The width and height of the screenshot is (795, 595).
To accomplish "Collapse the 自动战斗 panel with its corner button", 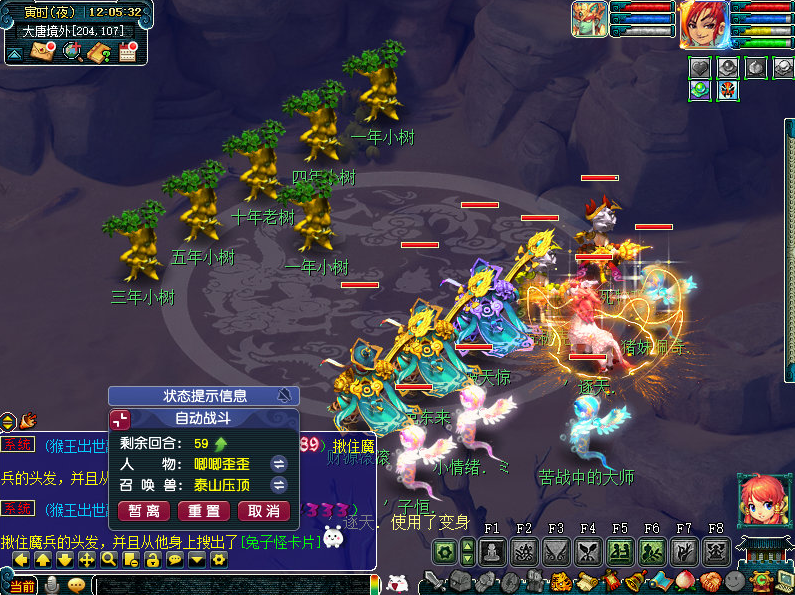I will point(120,420).
